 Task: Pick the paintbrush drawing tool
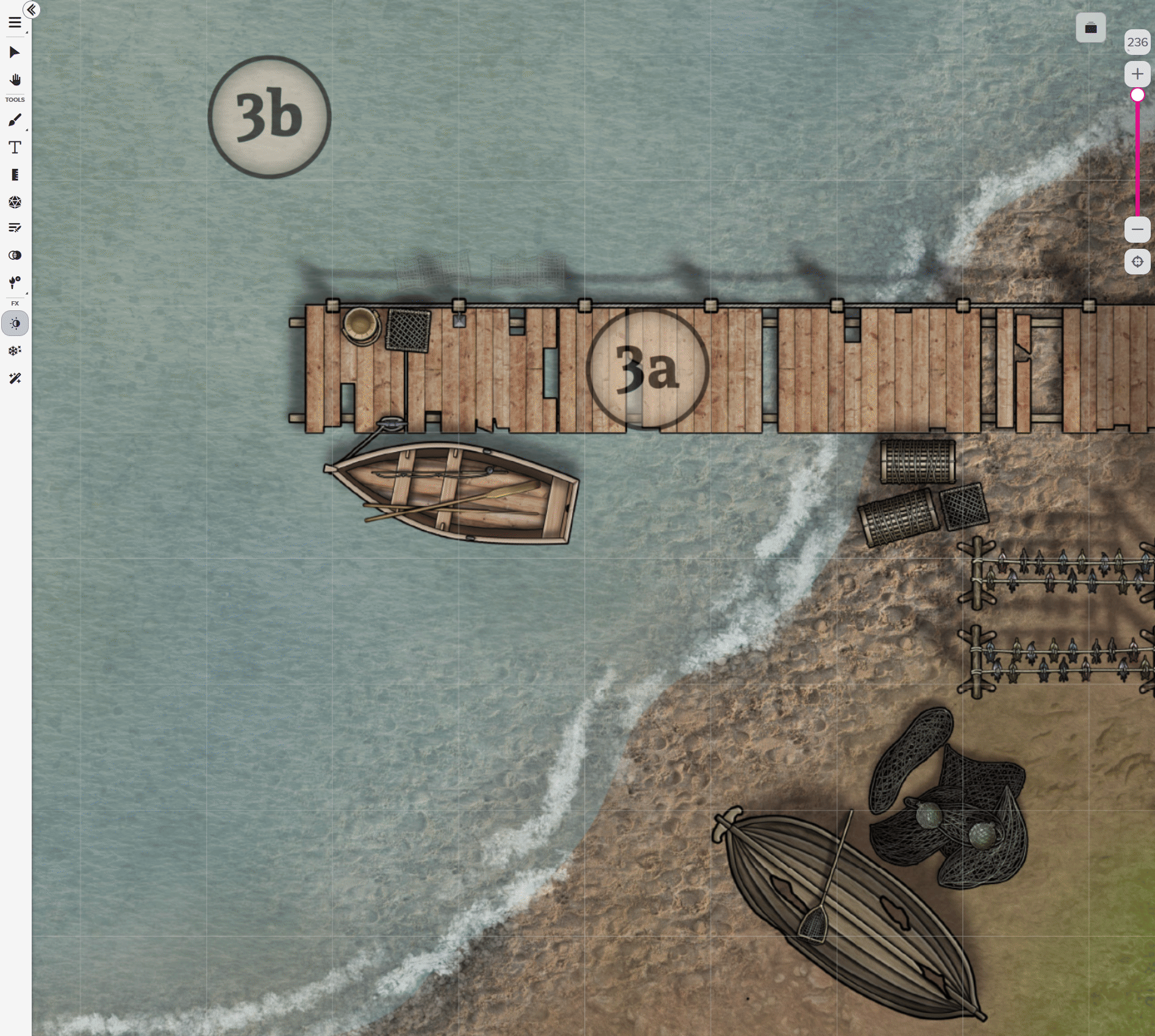pyautogui.click(x=15, y=120)
